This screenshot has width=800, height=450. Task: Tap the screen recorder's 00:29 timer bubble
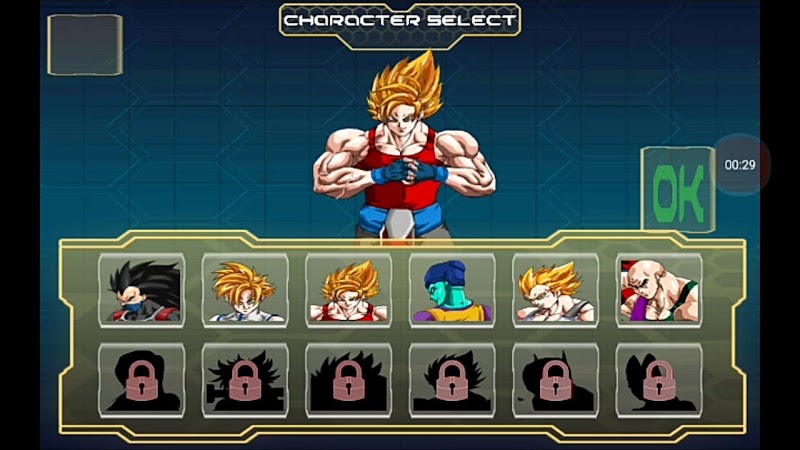pyautogui.click(x=740, y=165)
